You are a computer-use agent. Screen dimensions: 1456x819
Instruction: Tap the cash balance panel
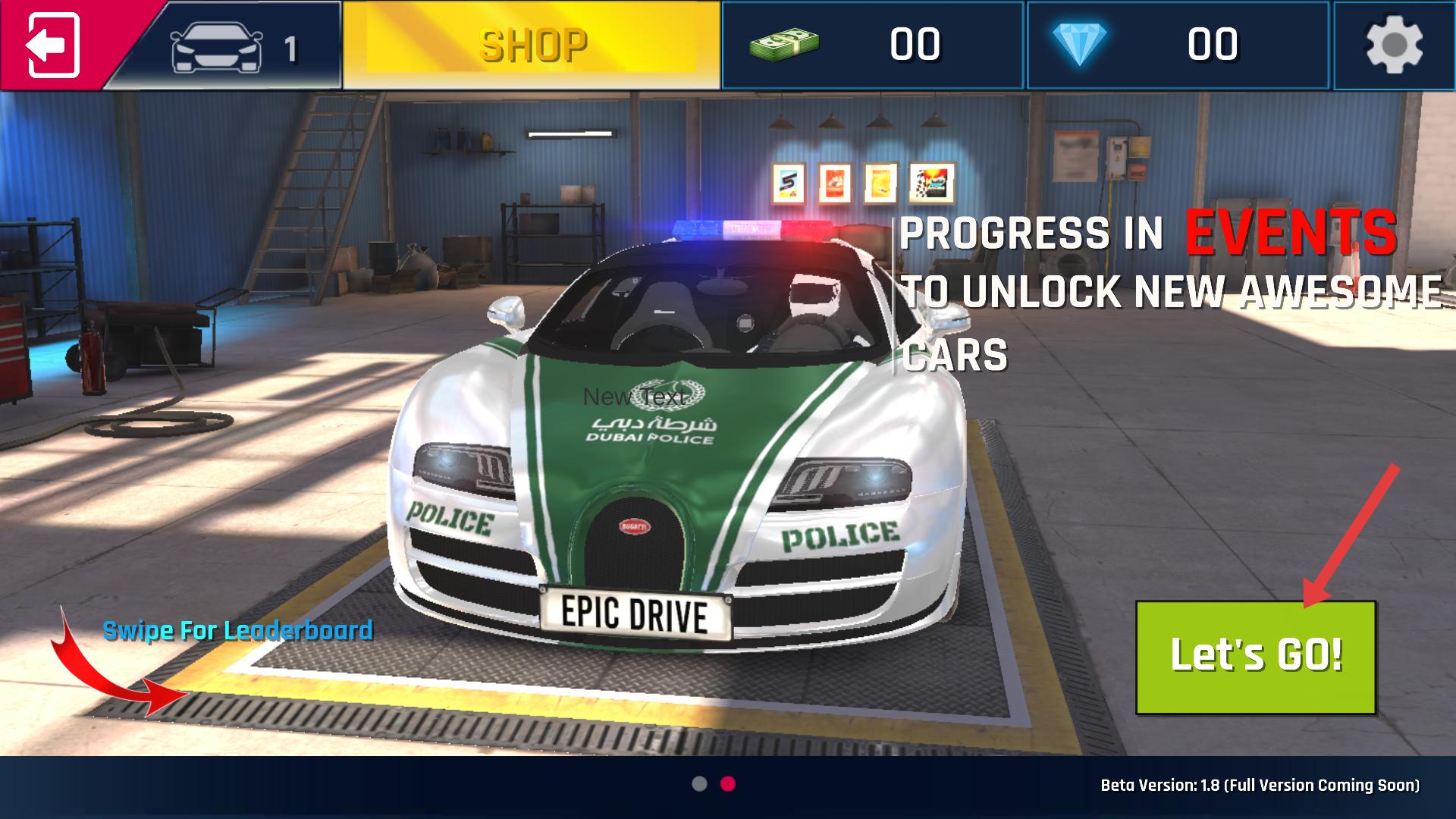(874, 45)
